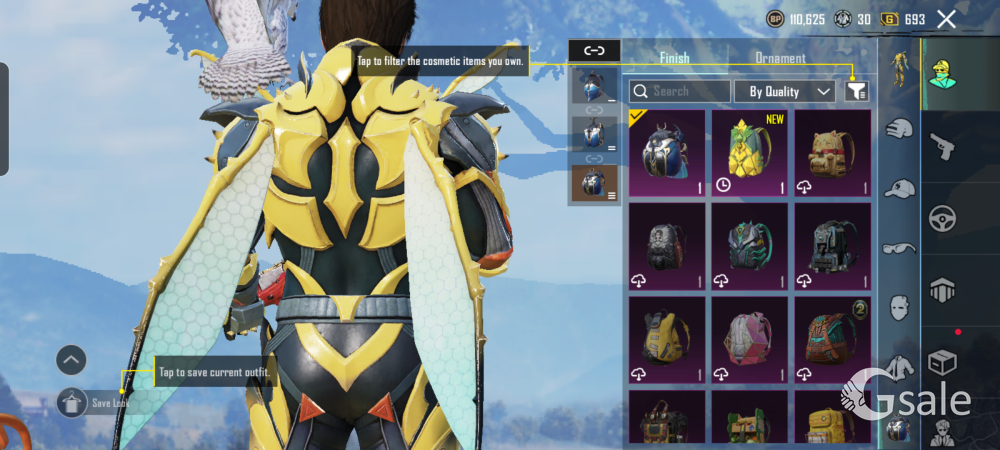Switch to the Finish tab
The width and height of the screenshot is (1000, 450).
[x=674, y=58]
